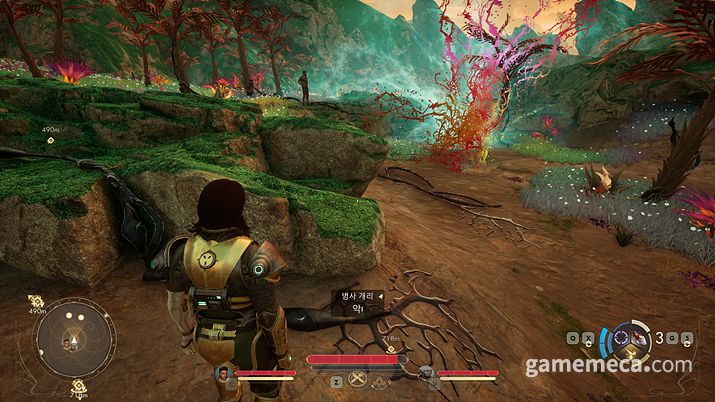Click the quest marker icon below the minimap
Screen dimensions: 715x402
coord(76,386)
